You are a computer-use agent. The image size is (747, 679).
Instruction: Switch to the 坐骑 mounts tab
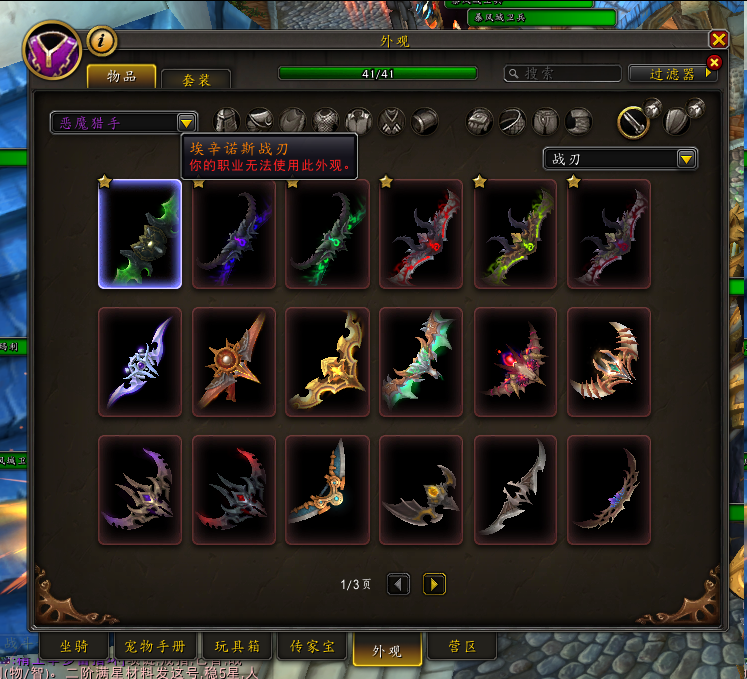pyautogui.click(x=72, y=647)
